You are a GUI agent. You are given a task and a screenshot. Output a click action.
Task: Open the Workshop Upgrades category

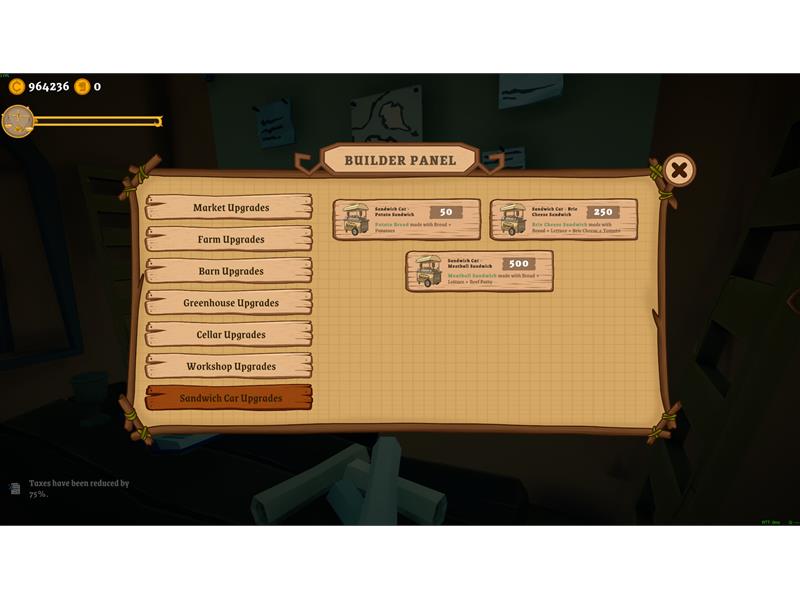coord(229,366)
